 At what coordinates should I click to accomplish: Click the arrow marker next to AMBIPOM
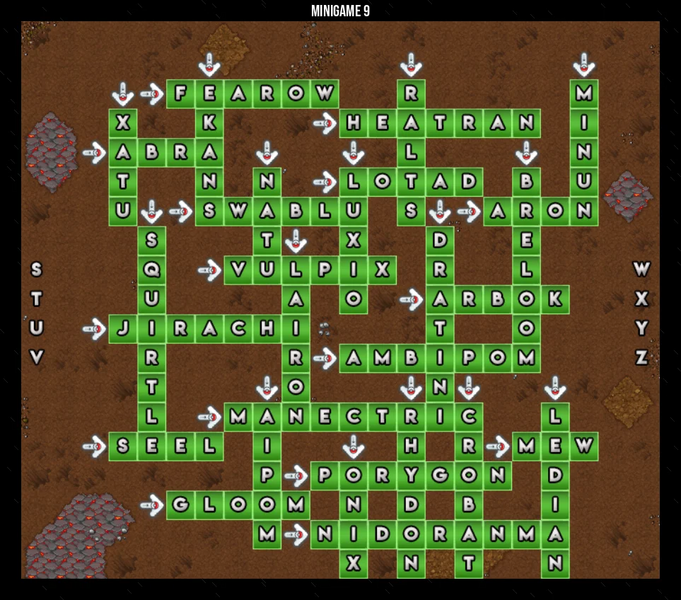(x=325, y=356)
